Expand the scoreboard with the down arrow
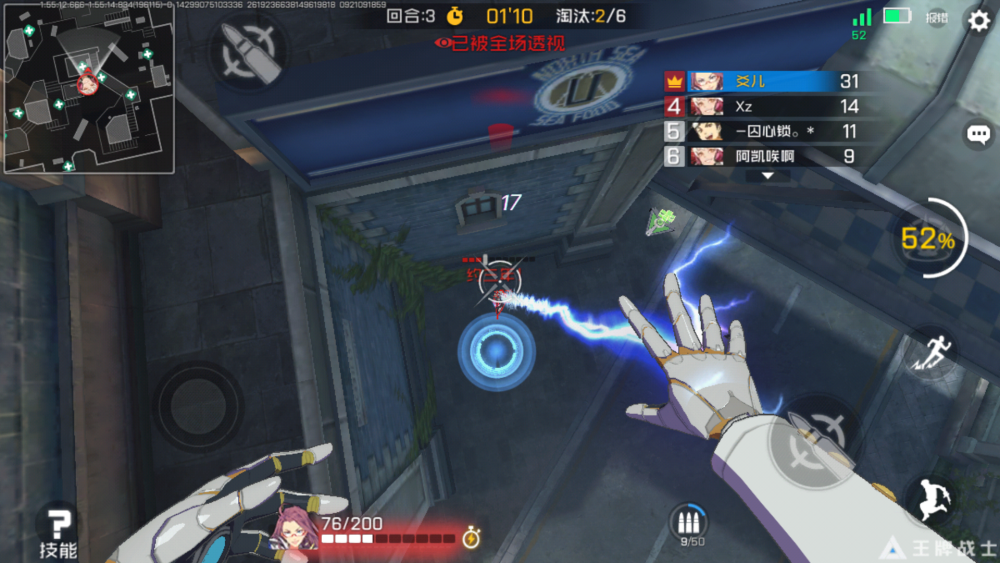Image resolution: width=1000 pixels, height=563 pixels. (x=767, y=175)
